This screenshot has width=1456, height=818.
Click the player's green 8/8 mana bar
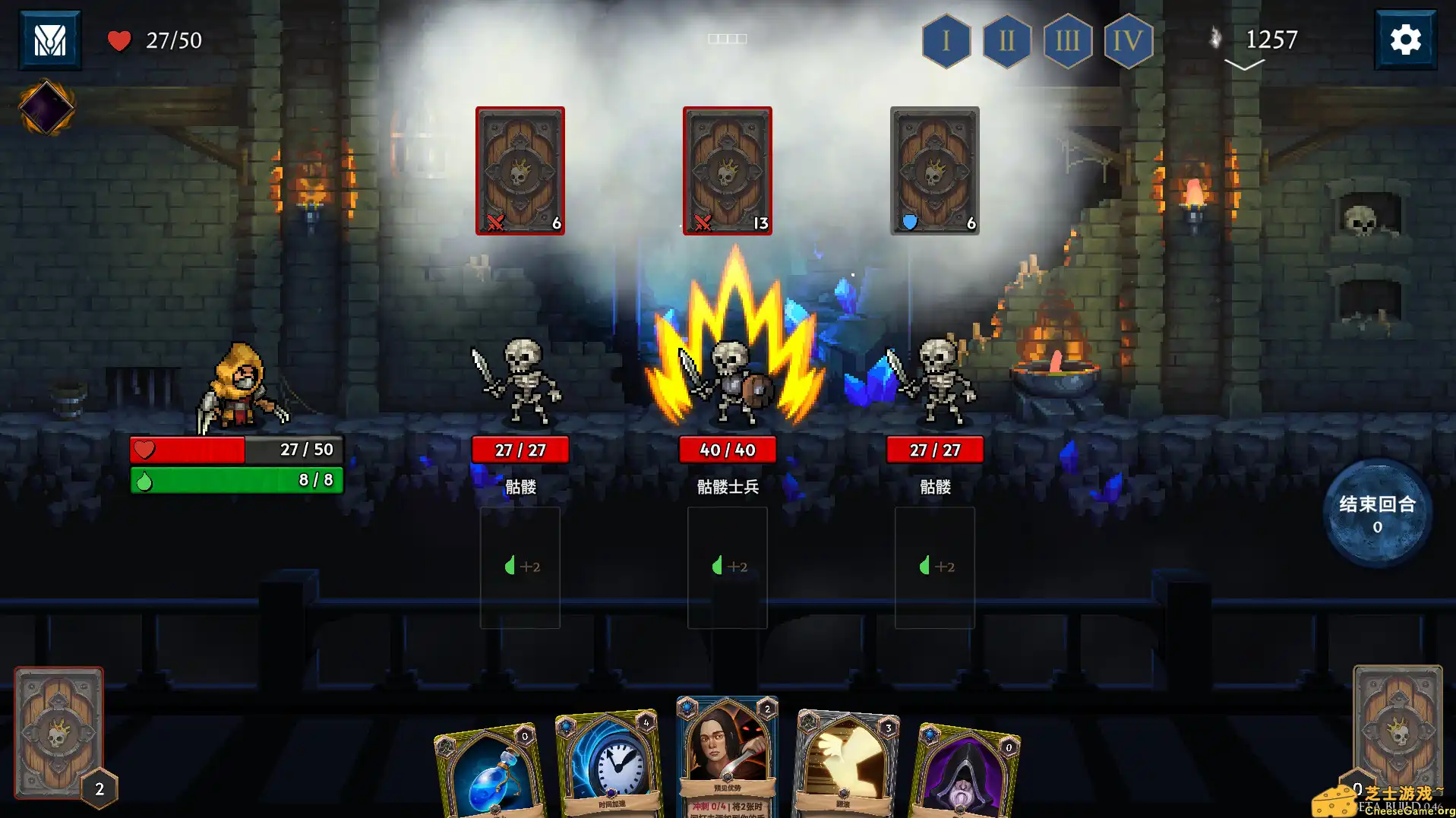tap(235, 479)
